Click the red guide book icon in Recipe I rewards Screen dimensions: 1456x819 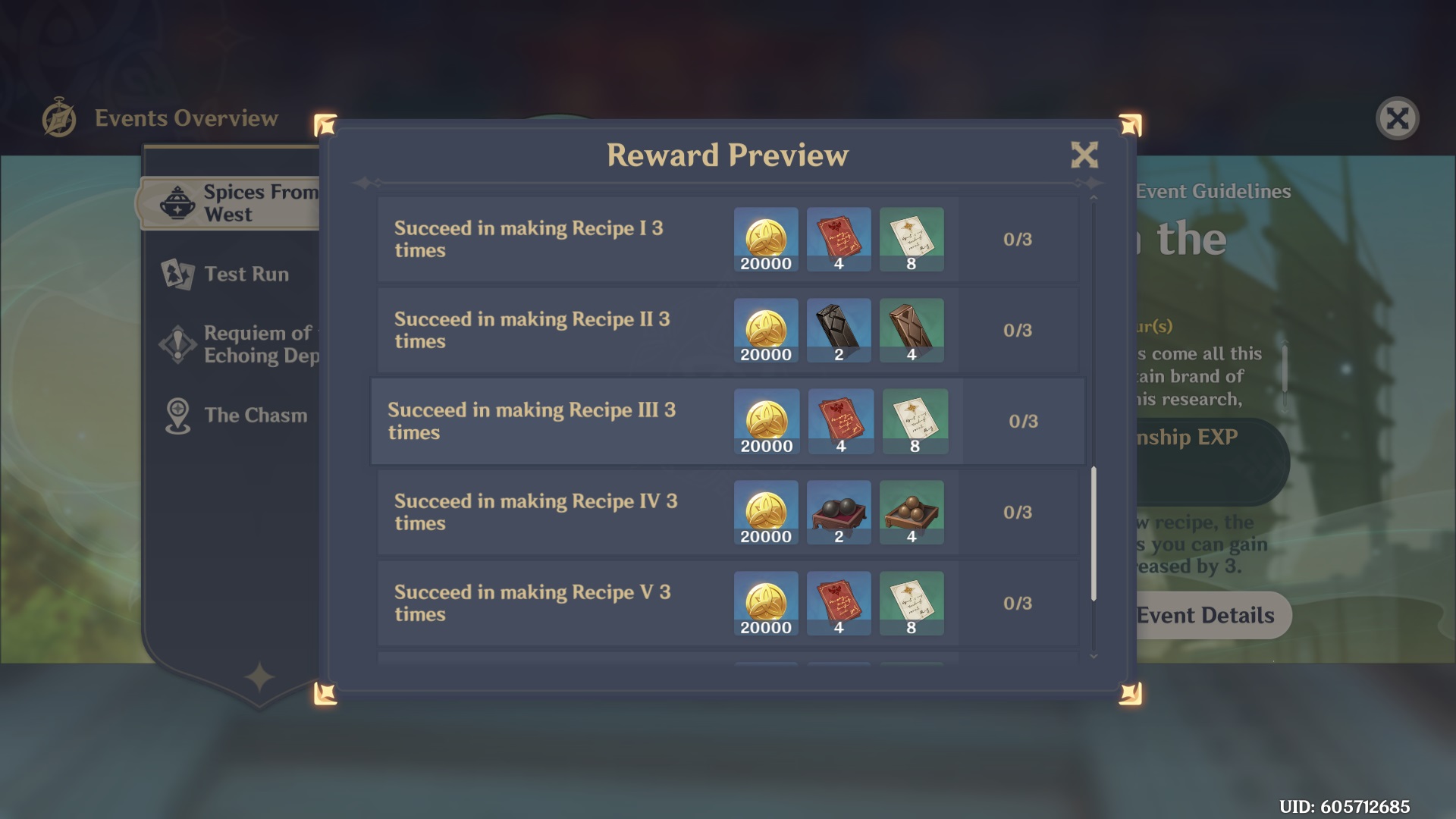tap(839, 237)
